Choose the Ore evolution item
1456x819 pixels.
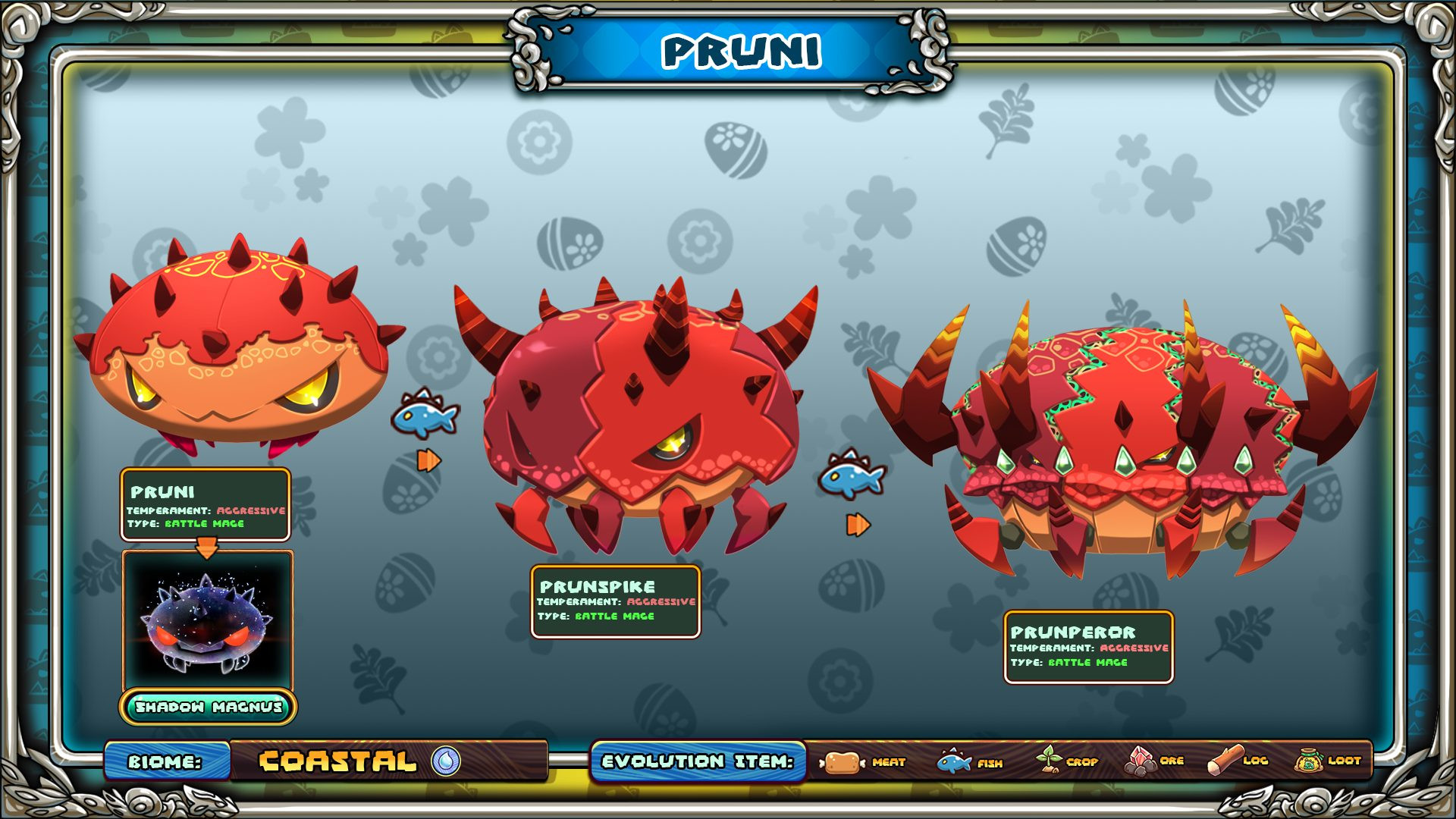(1153, 761)
